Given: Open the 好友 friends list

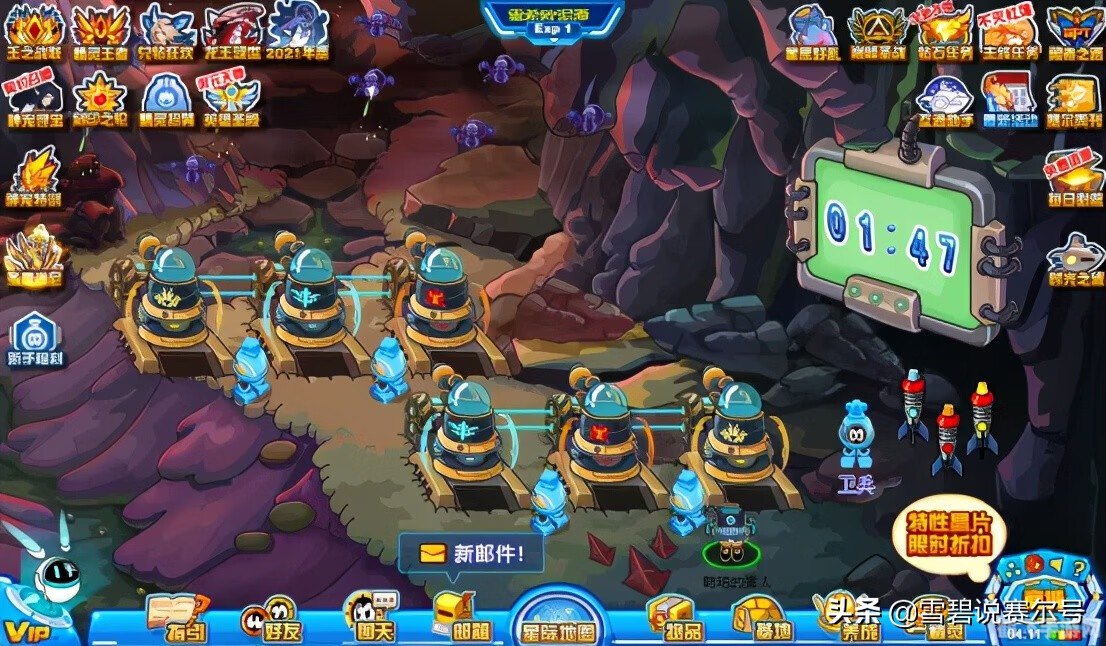Looking at the screenshot, I should pyautogui.click(x=270, y=619).
